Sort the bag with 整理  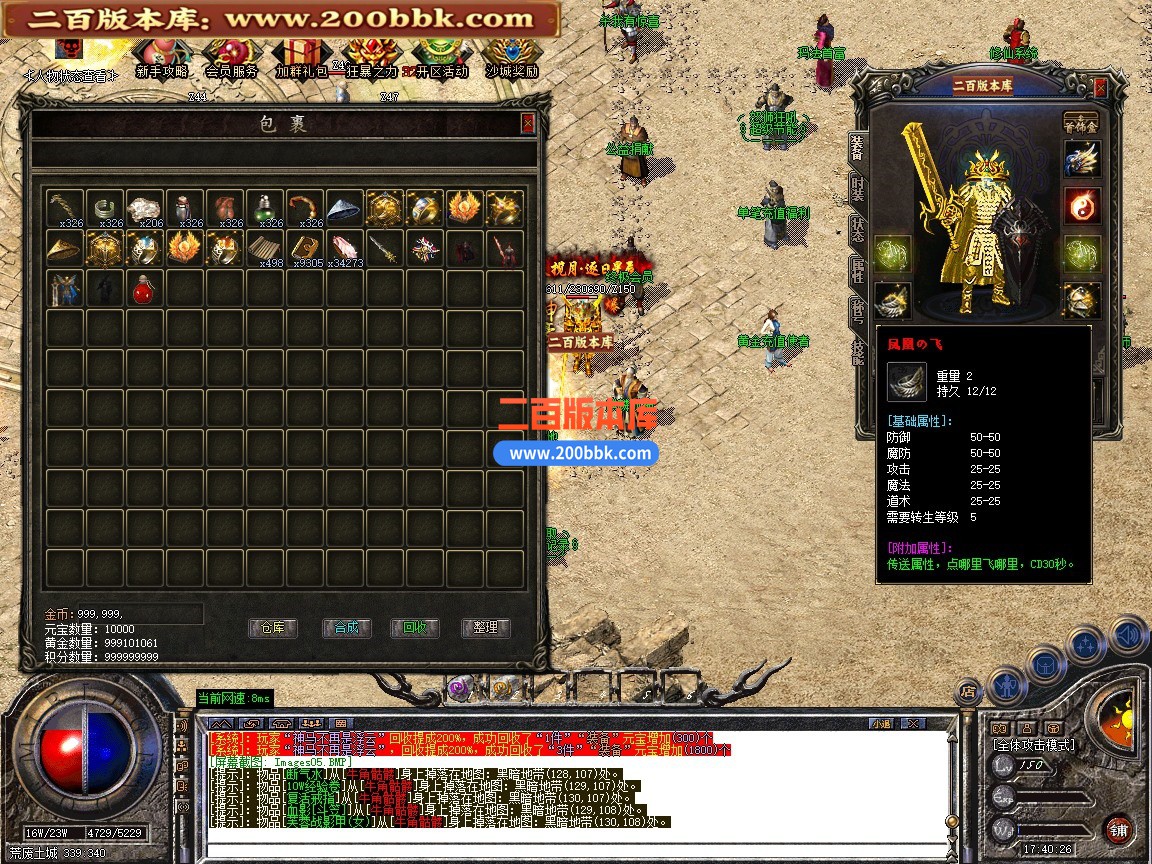click(486, 628)
